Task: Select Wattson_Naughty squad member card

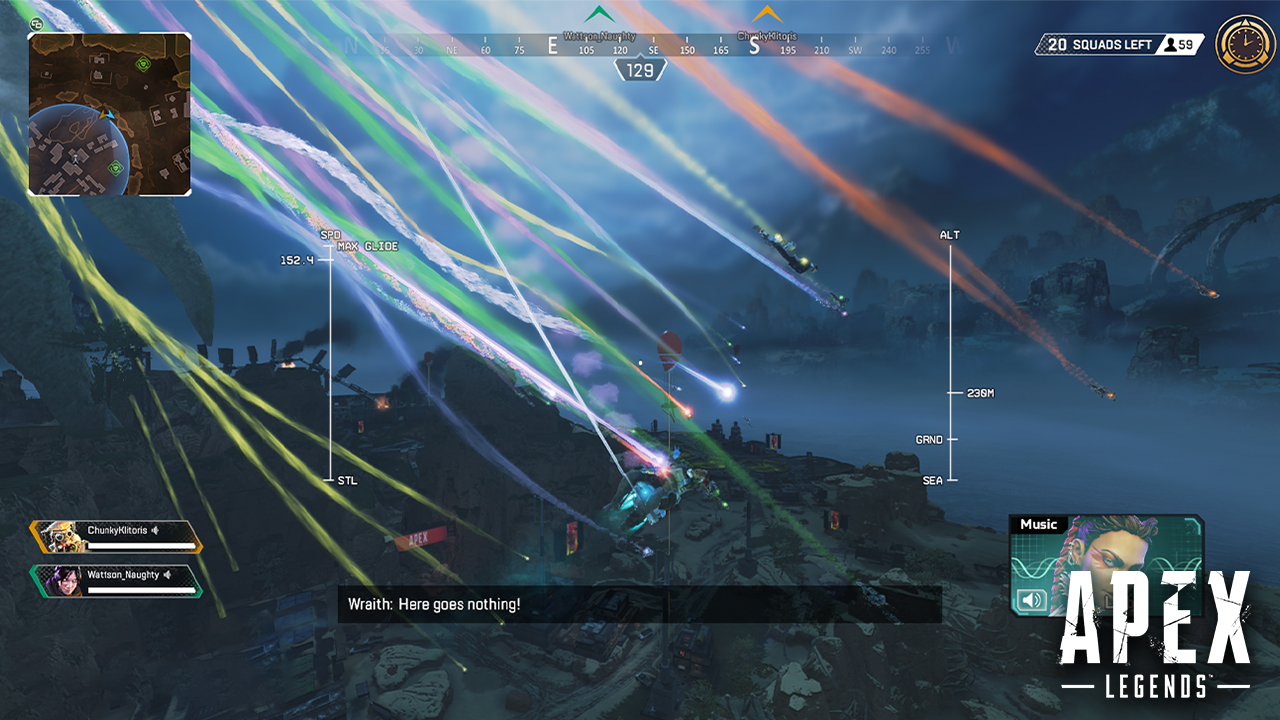Action: tap(116, 581)
